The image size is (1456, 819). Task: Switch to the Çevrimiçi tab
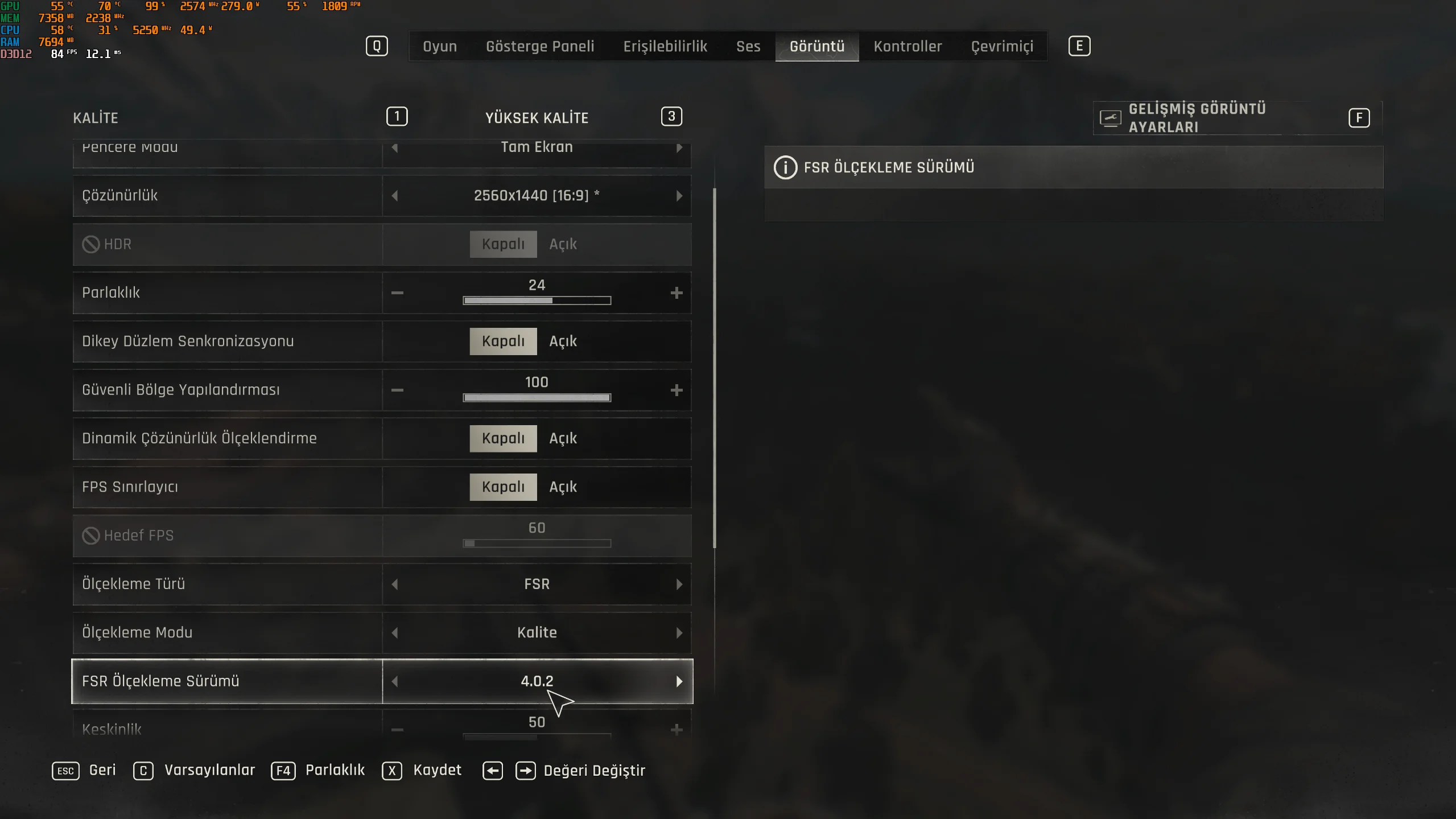click(1002, 46)
